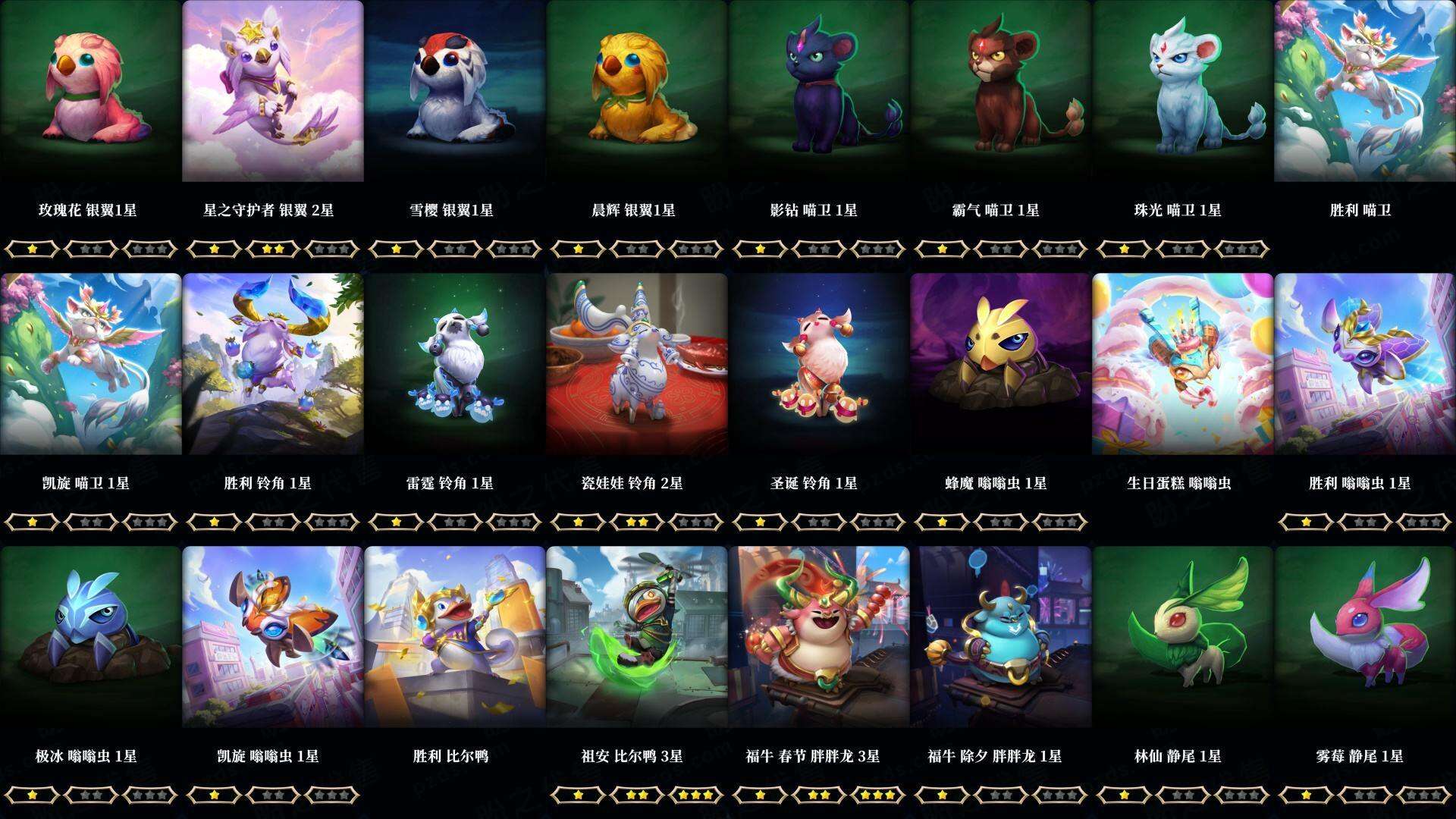Select the 1-star tier under 玫瑰花 银翼
Image resolution: width=1456 pixels, height=819 pixels.
pyautogui.click(x=33, y=246)
